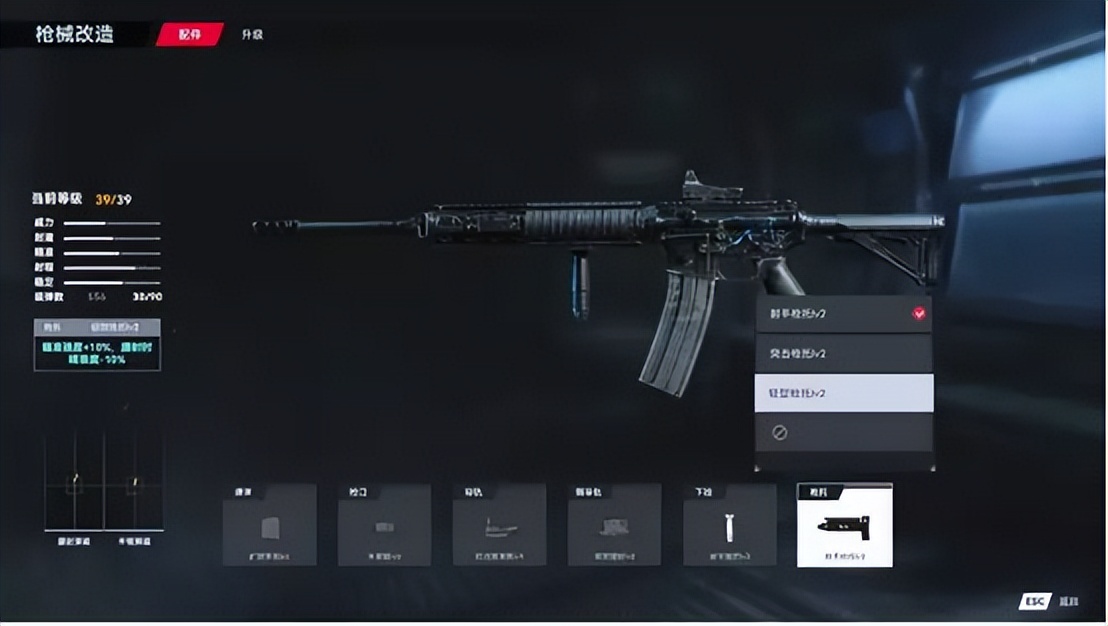Viewport: 1108px width, 626px height.
Task: Pick the 下挂 (underbarrel) foregrip slot
Action: tap(729, 525)
